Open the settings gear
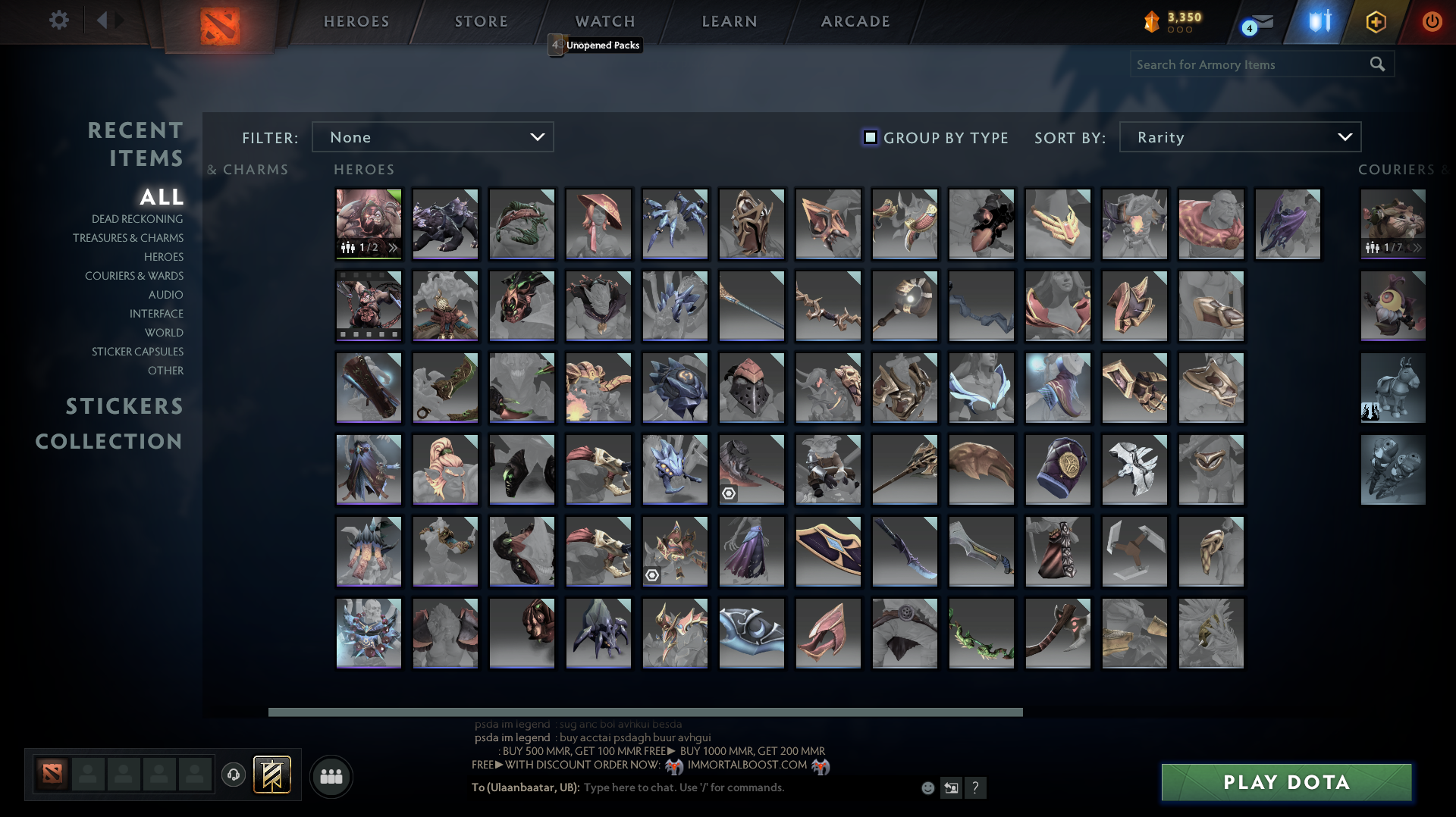This screenshot has width=1456, height=817. click(59, 21)
